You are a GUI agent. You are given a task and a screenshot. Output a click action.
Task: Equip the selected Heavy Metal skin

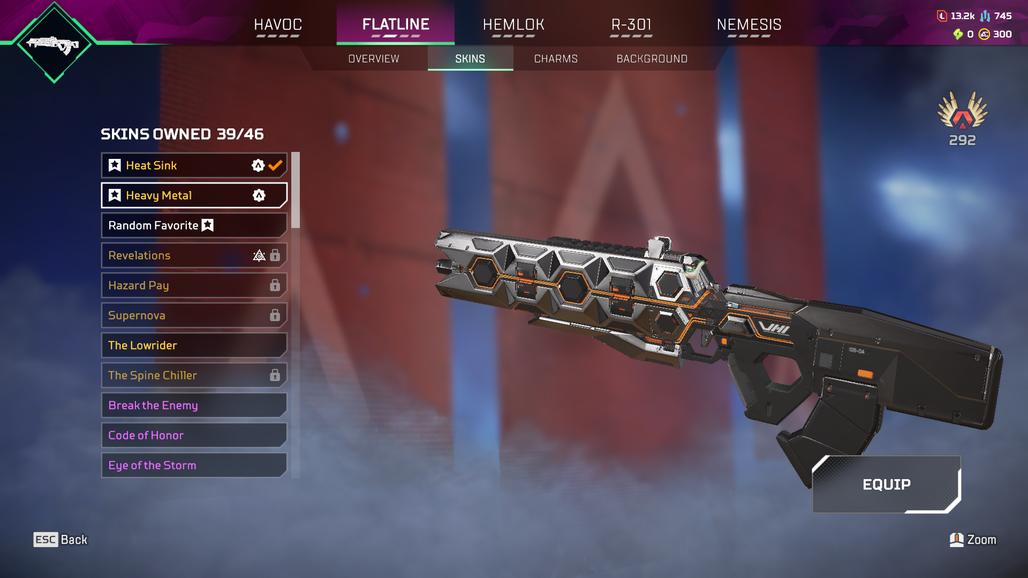tap(886, 485)
